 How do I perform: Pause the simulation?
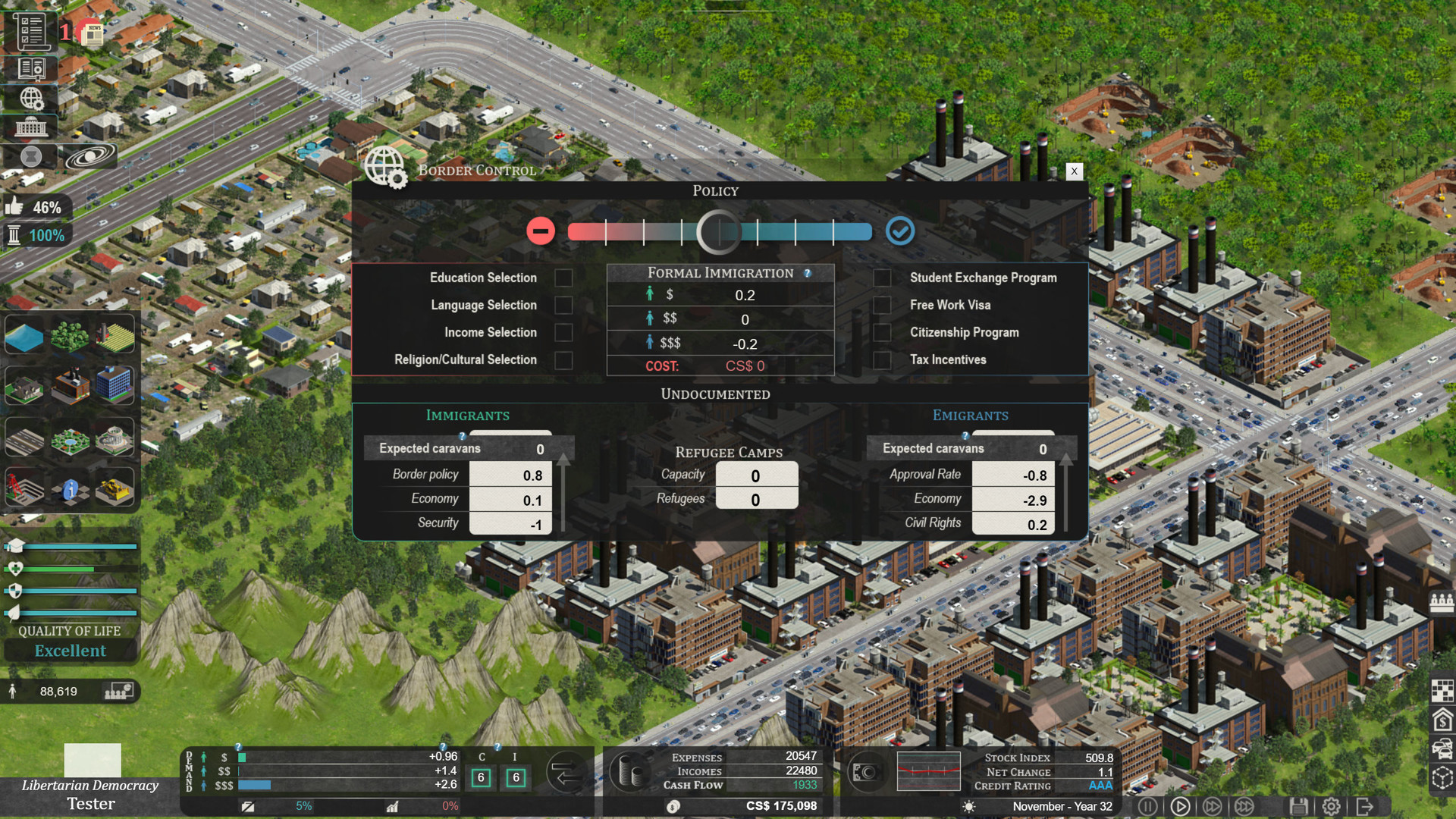point(1149,807)
